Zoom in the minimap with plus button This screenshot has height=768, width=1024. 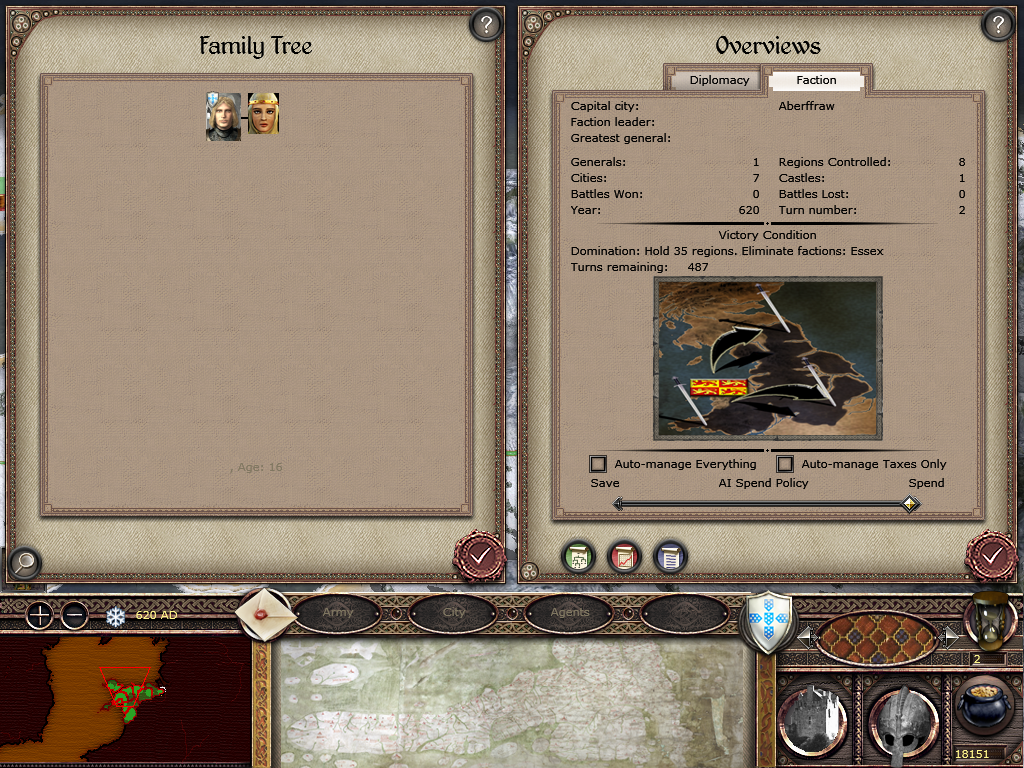[38, 615]
